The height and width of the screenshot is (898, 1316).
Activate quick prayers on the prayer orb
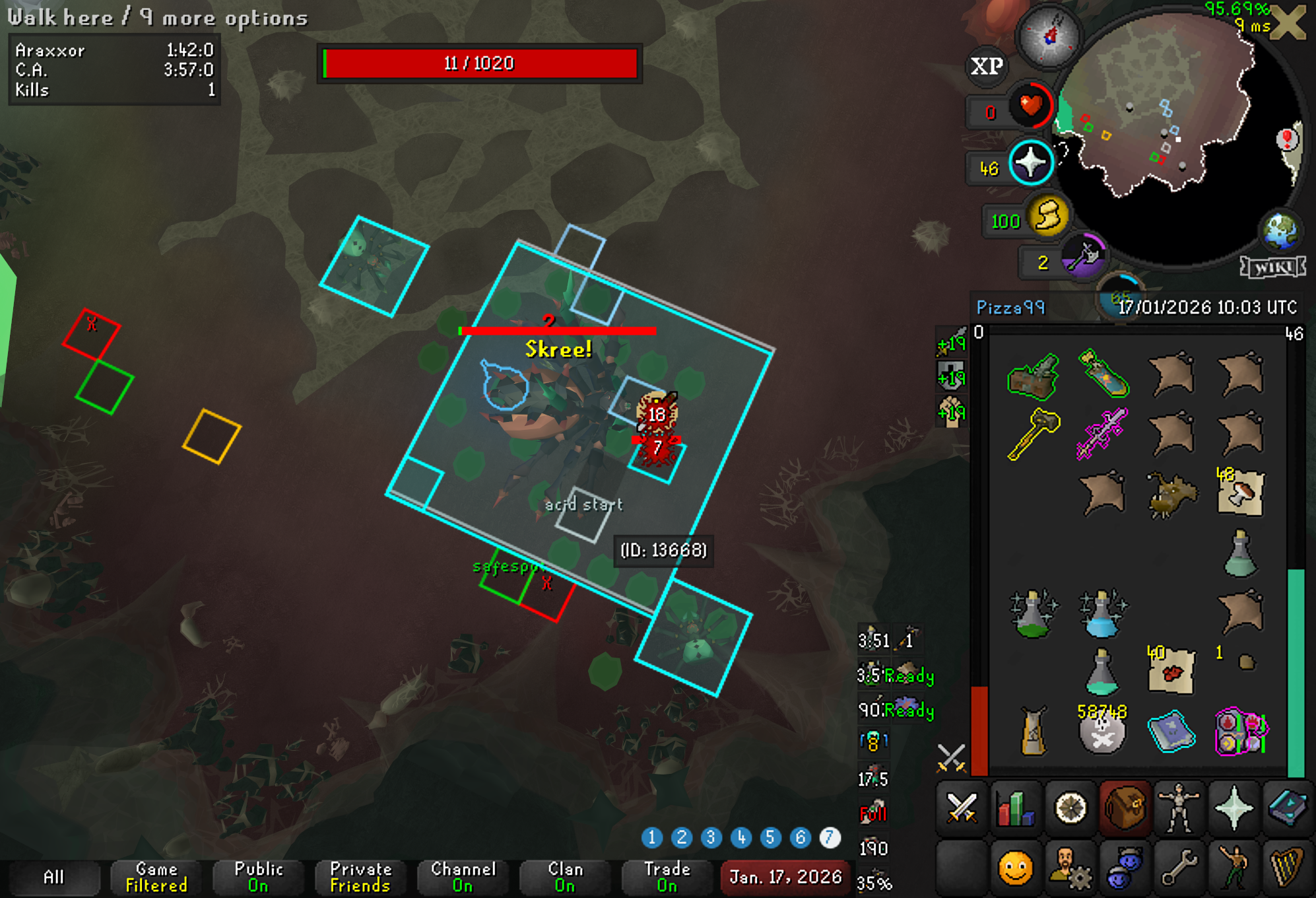coord(1031,162)
